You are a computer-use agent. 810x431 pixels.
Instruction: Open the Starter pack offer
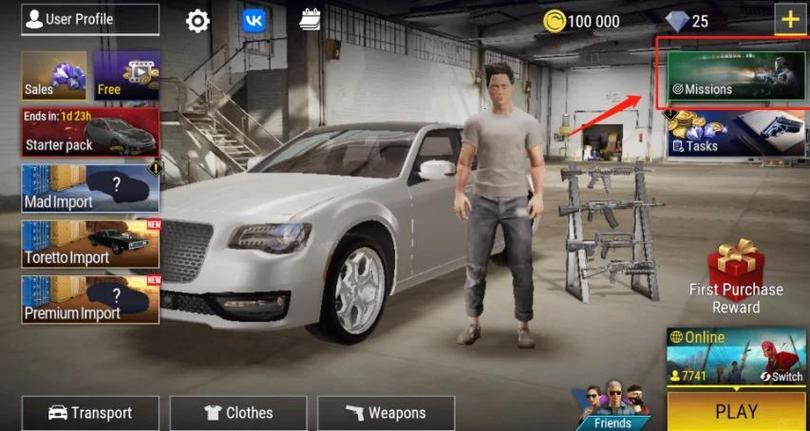point(90,133)
